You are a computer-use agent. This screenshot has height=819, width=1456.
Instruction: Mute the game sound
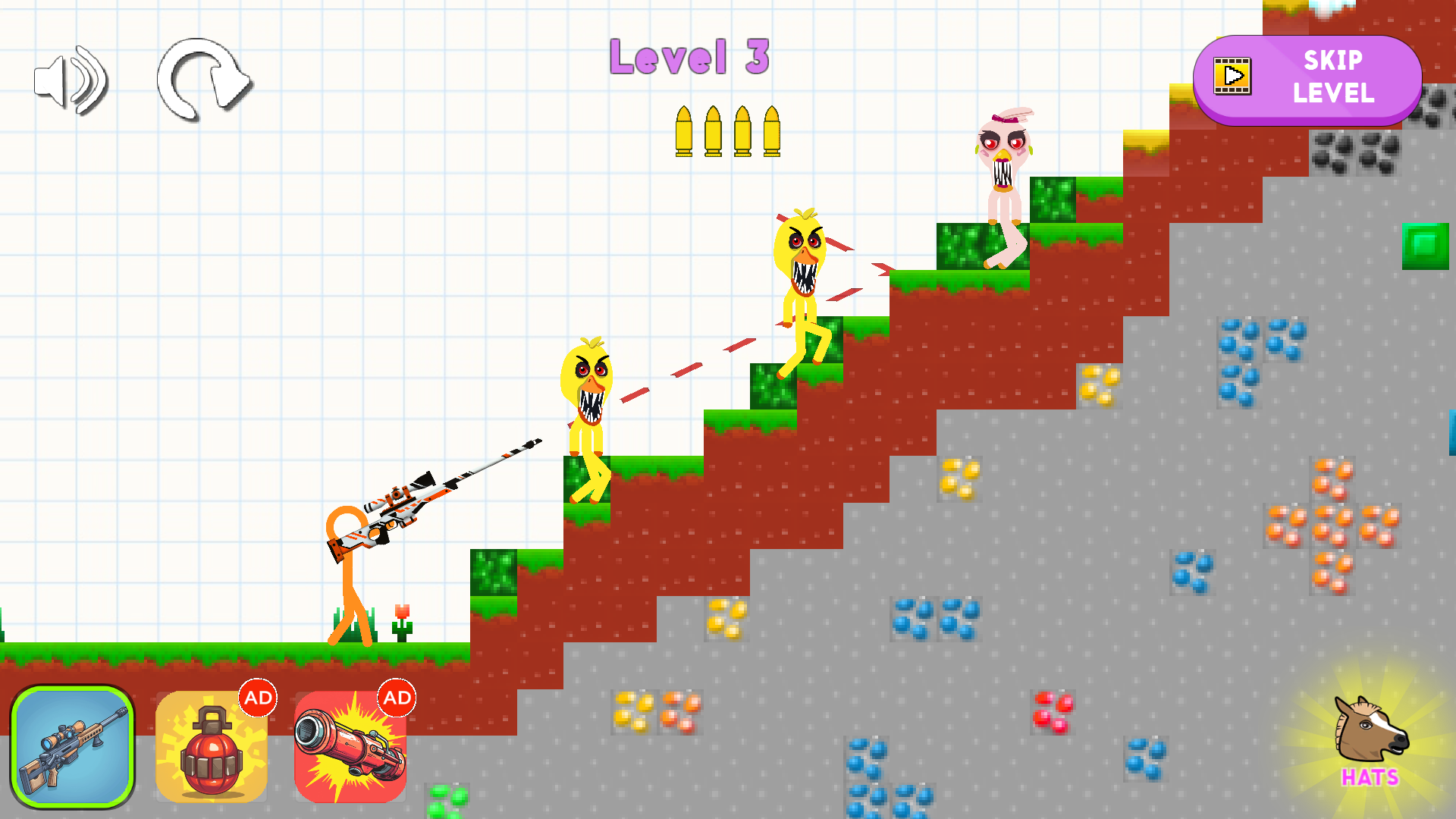pyautogui.click(x=72, y=78)
